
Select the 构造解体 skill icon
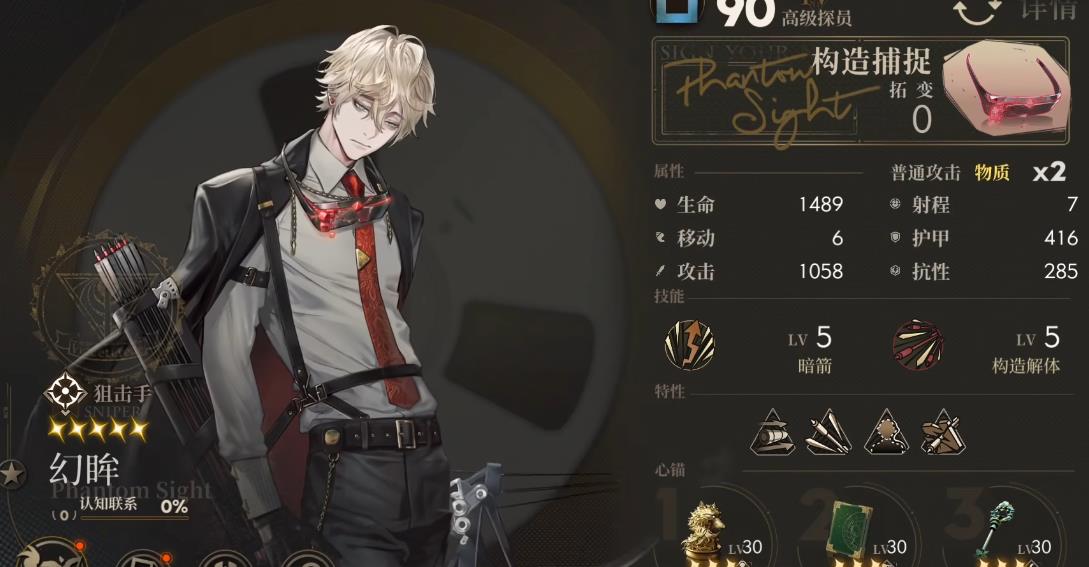tap(917, 344)
